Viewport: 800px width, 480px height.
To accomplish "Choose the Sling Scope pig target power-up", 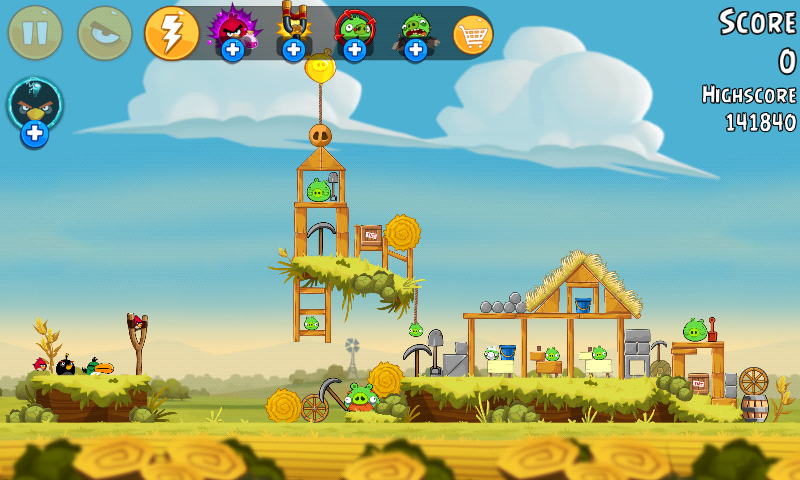I will 354,31.
